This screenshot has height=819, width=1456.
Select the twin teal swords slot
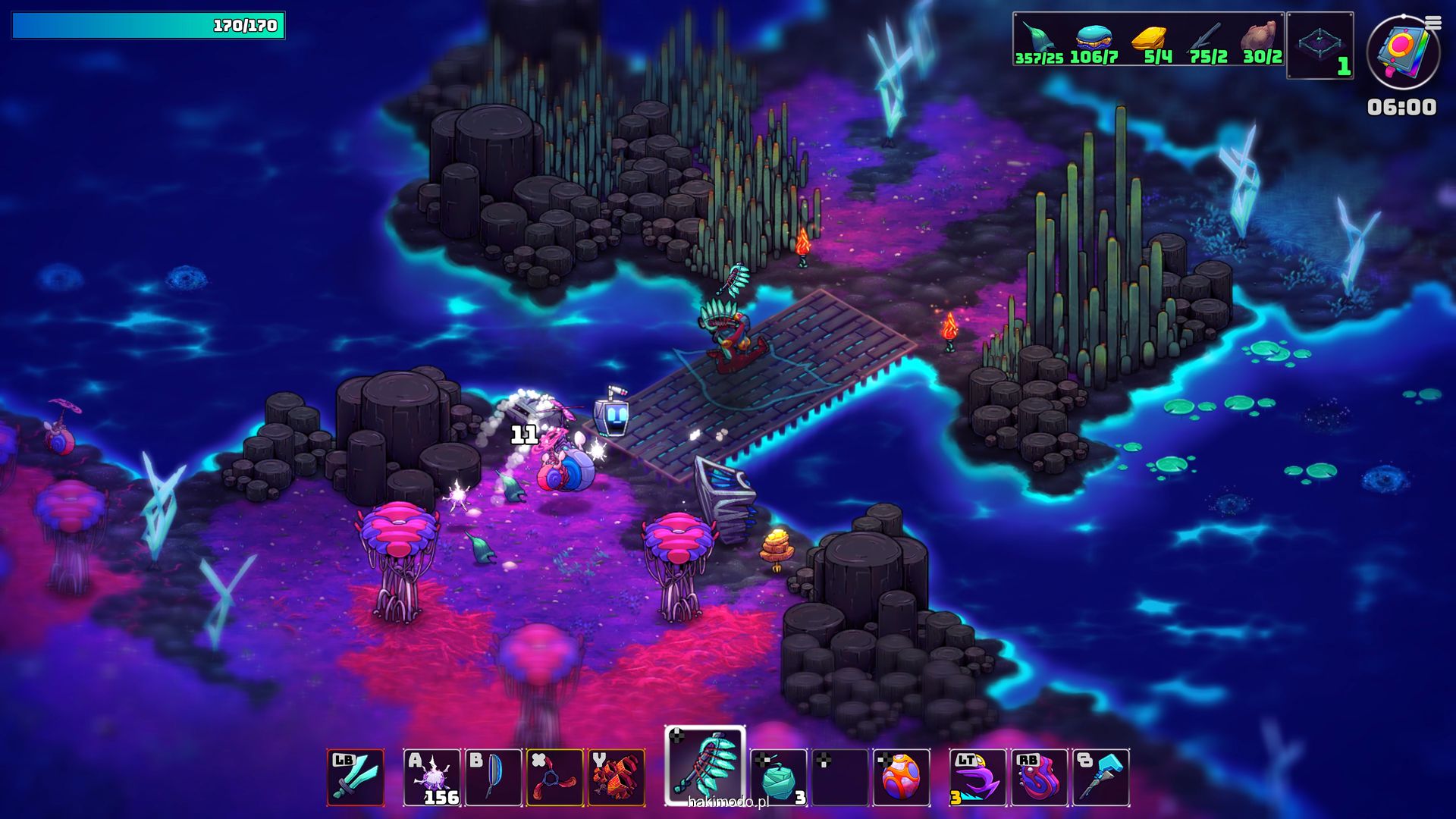tap(356, 777)
